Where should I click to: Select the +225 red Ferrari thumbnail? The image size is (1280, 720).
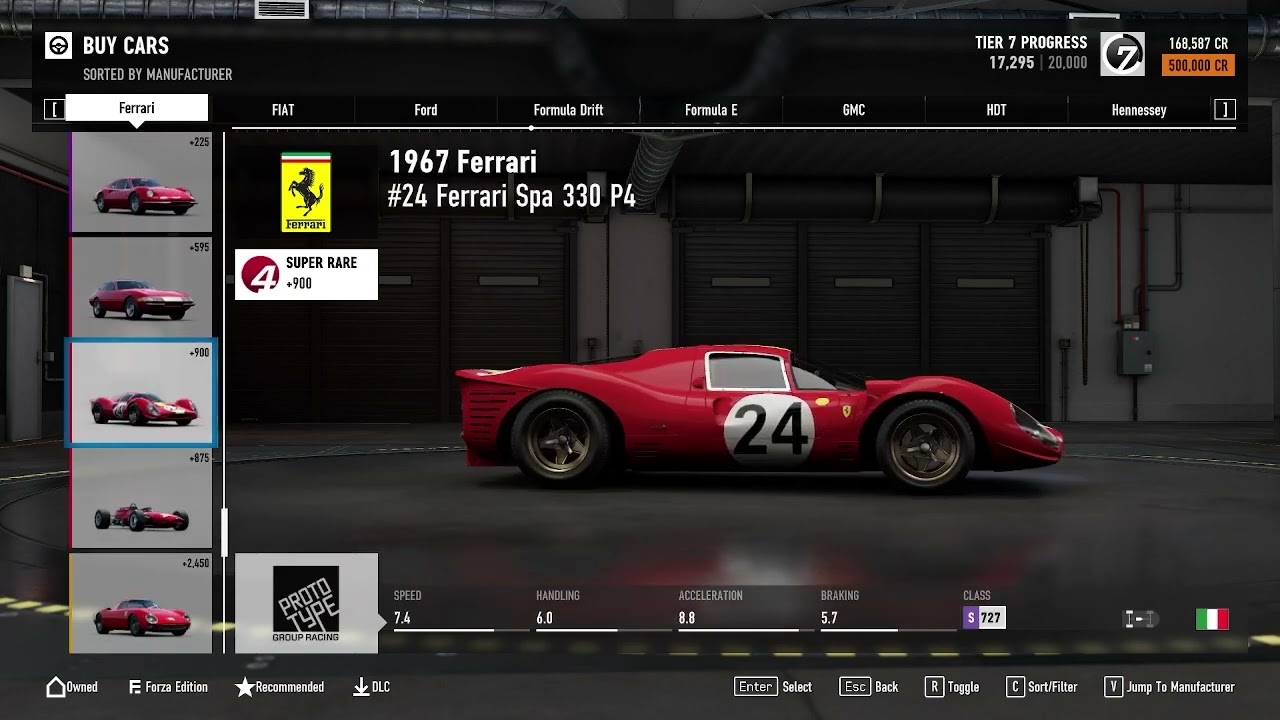pyautogui.click(x=141, y=183)
